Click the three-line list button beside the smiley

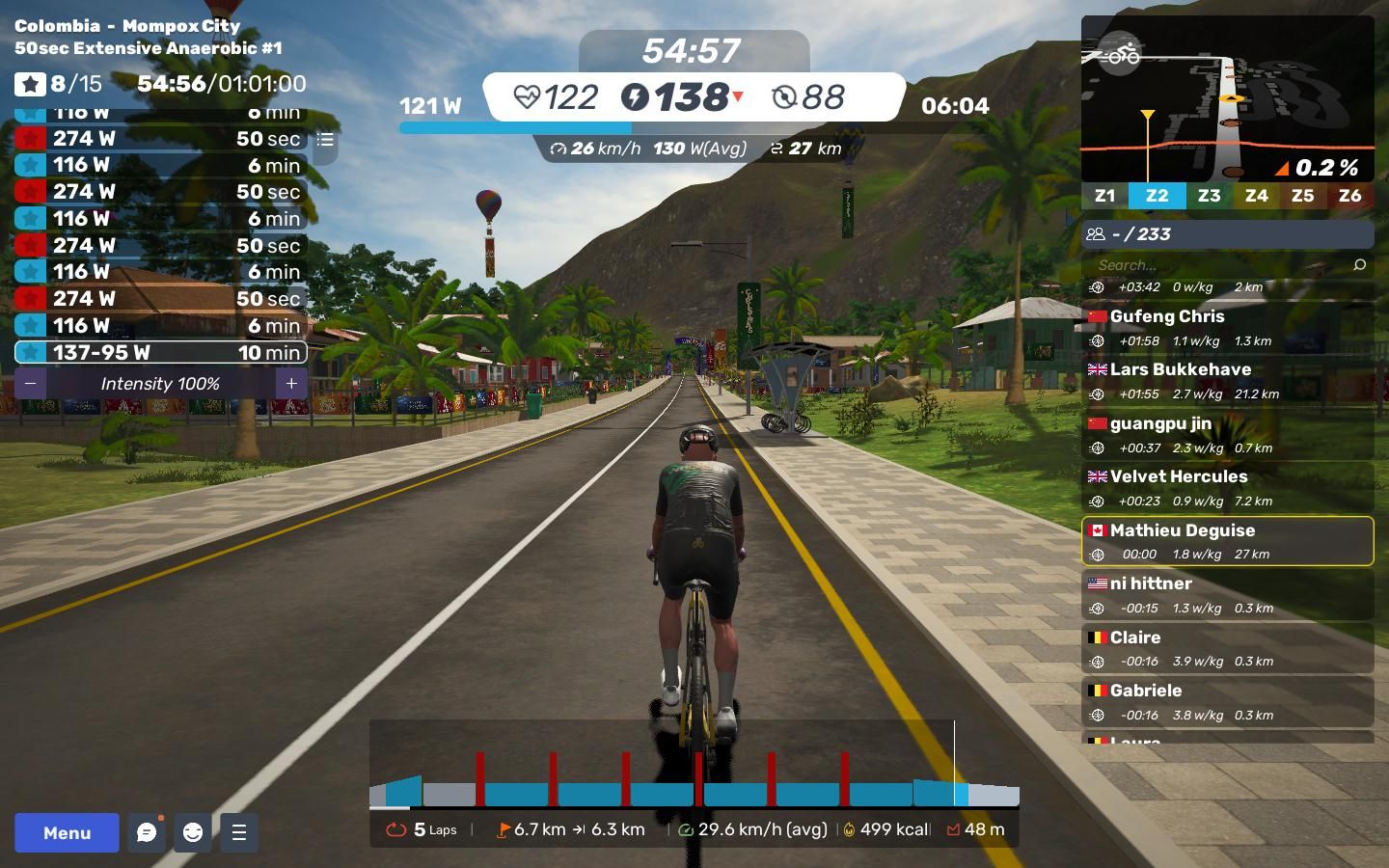tap(239, 832)
